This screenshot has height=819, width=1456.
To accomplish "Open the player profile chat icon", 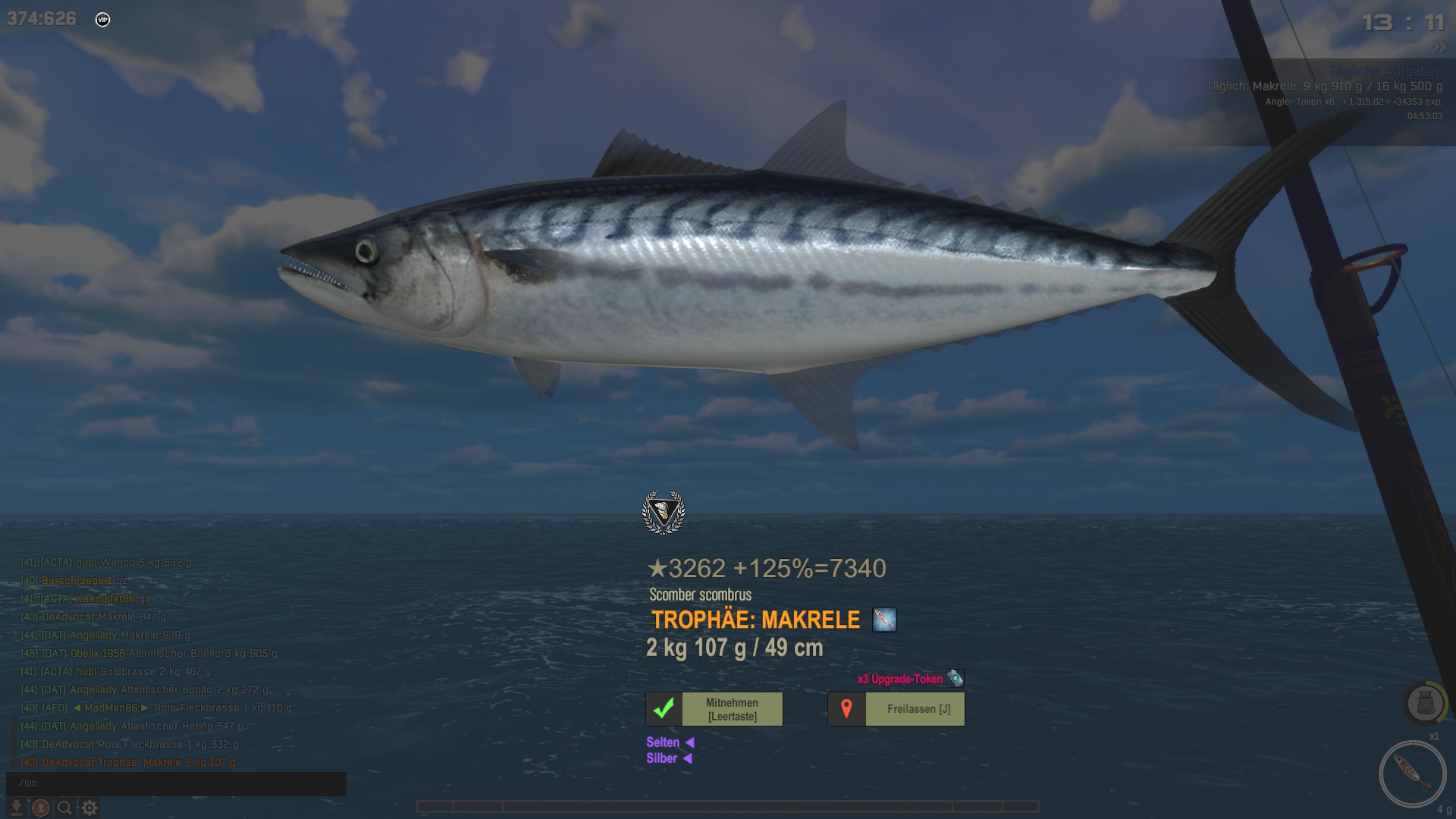I will coord(41,808).
